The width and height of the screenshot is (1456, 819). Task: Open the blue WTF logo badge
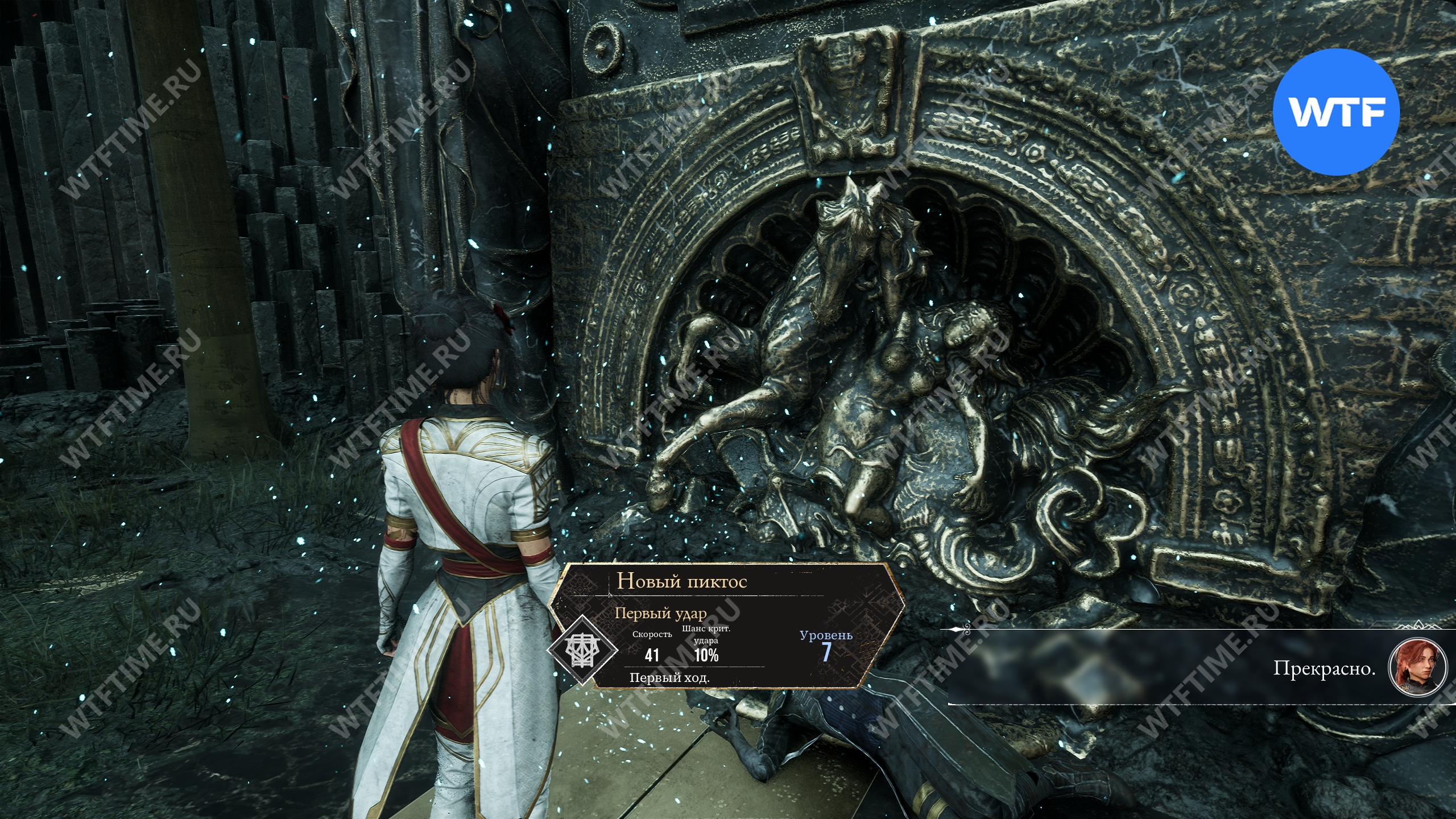1335,113
